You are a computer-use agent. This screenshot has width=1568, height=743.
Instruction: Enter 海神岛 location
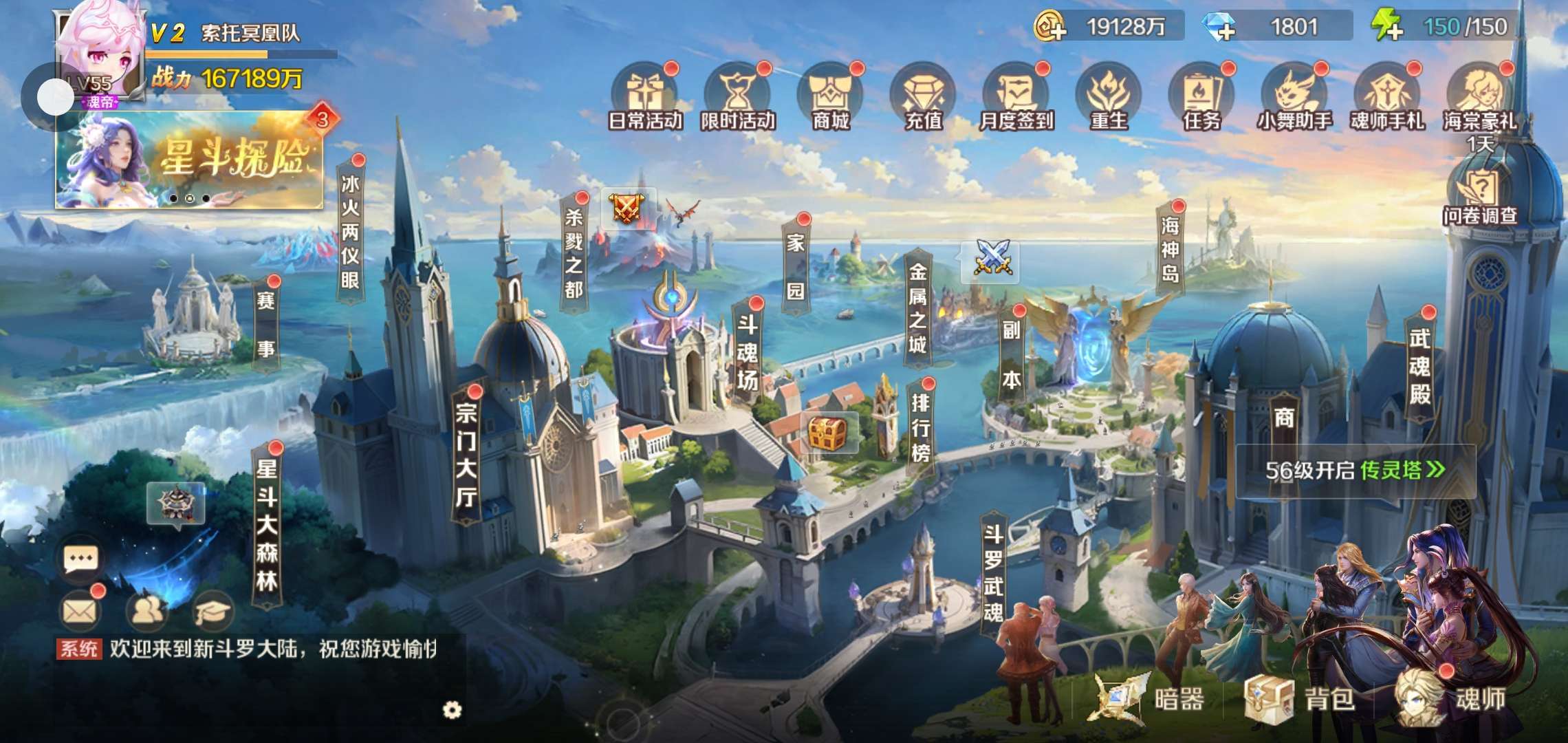point(1170,249)
